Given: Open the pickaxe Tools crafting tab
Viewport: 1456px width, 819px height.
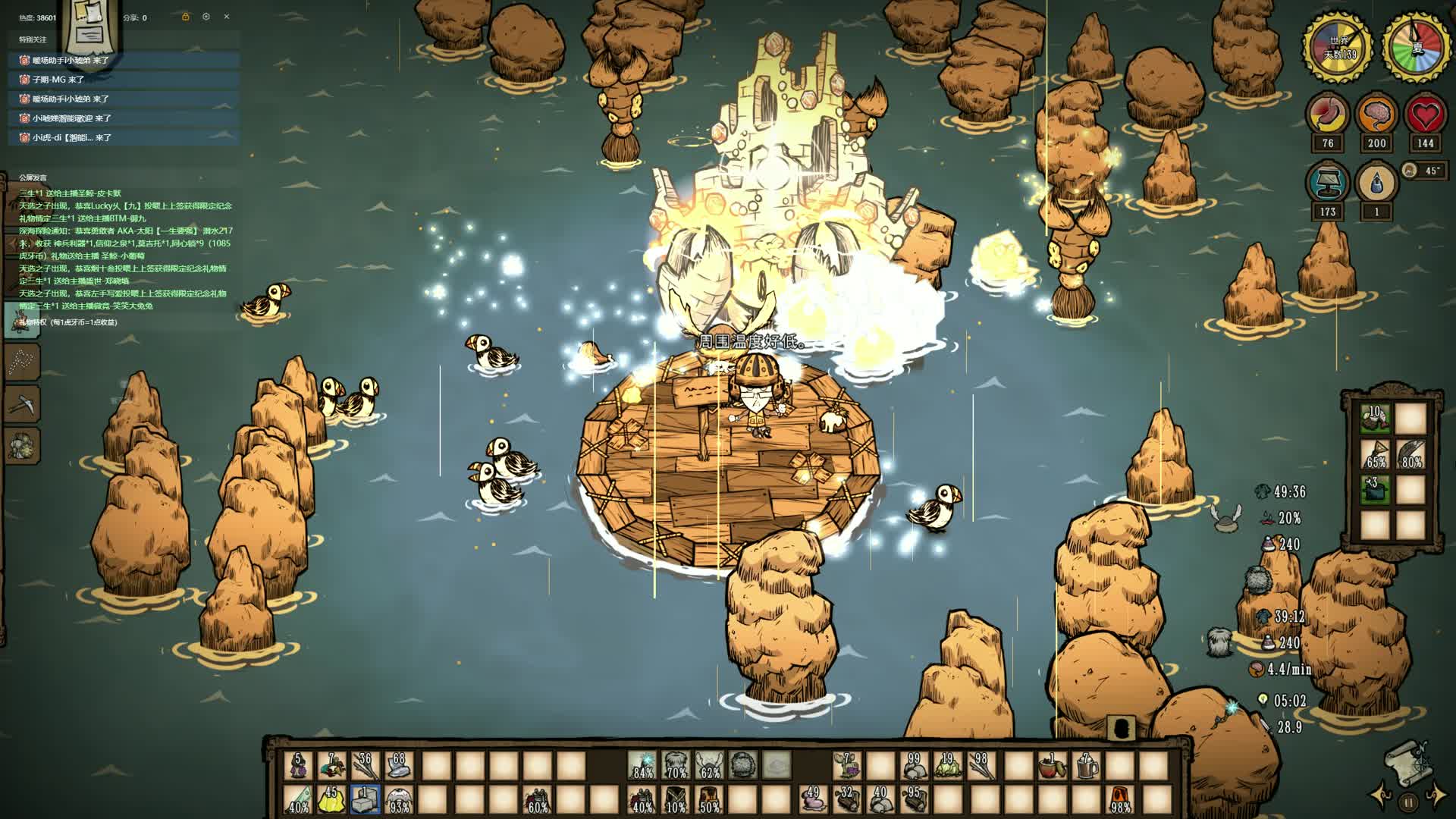Looking at the screenshot, I should click(x=21, y=403).
